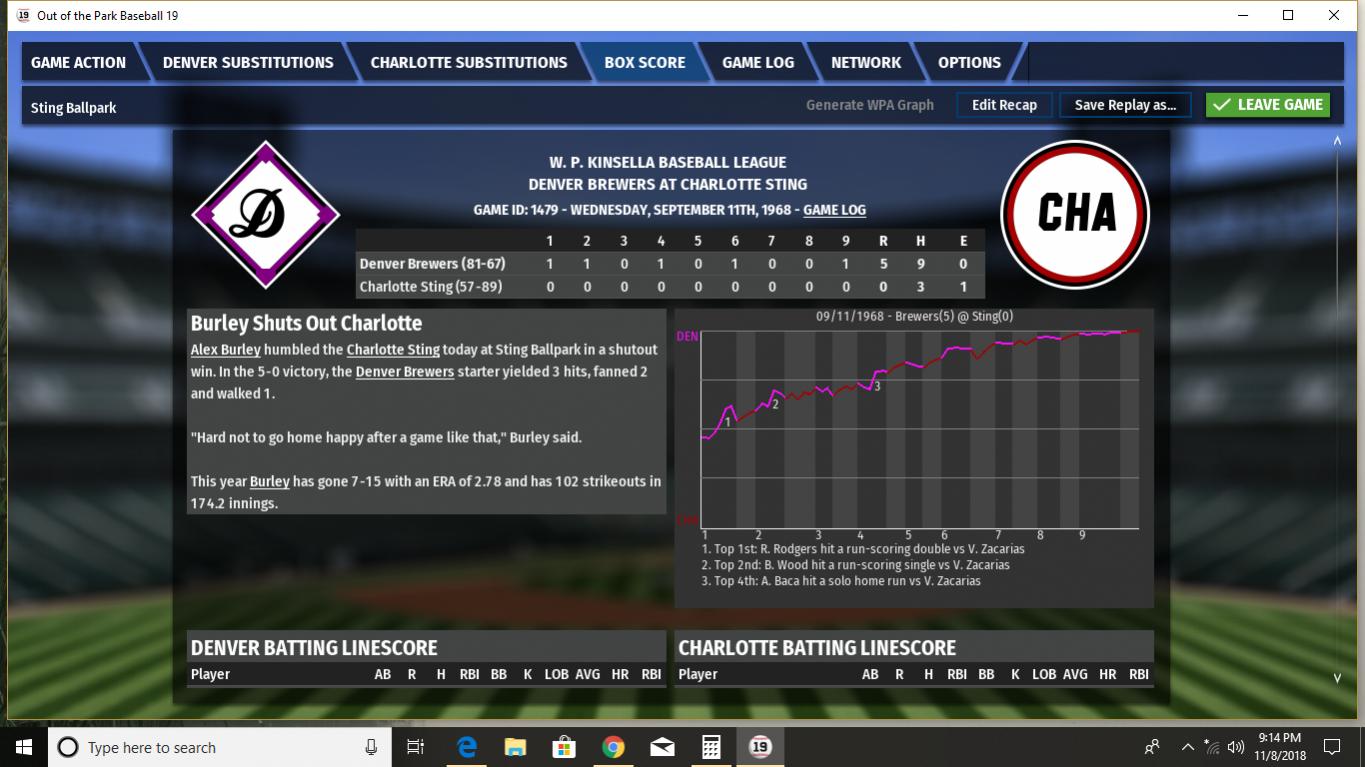
Task: Show the Options tab
Action: point(969,62)
